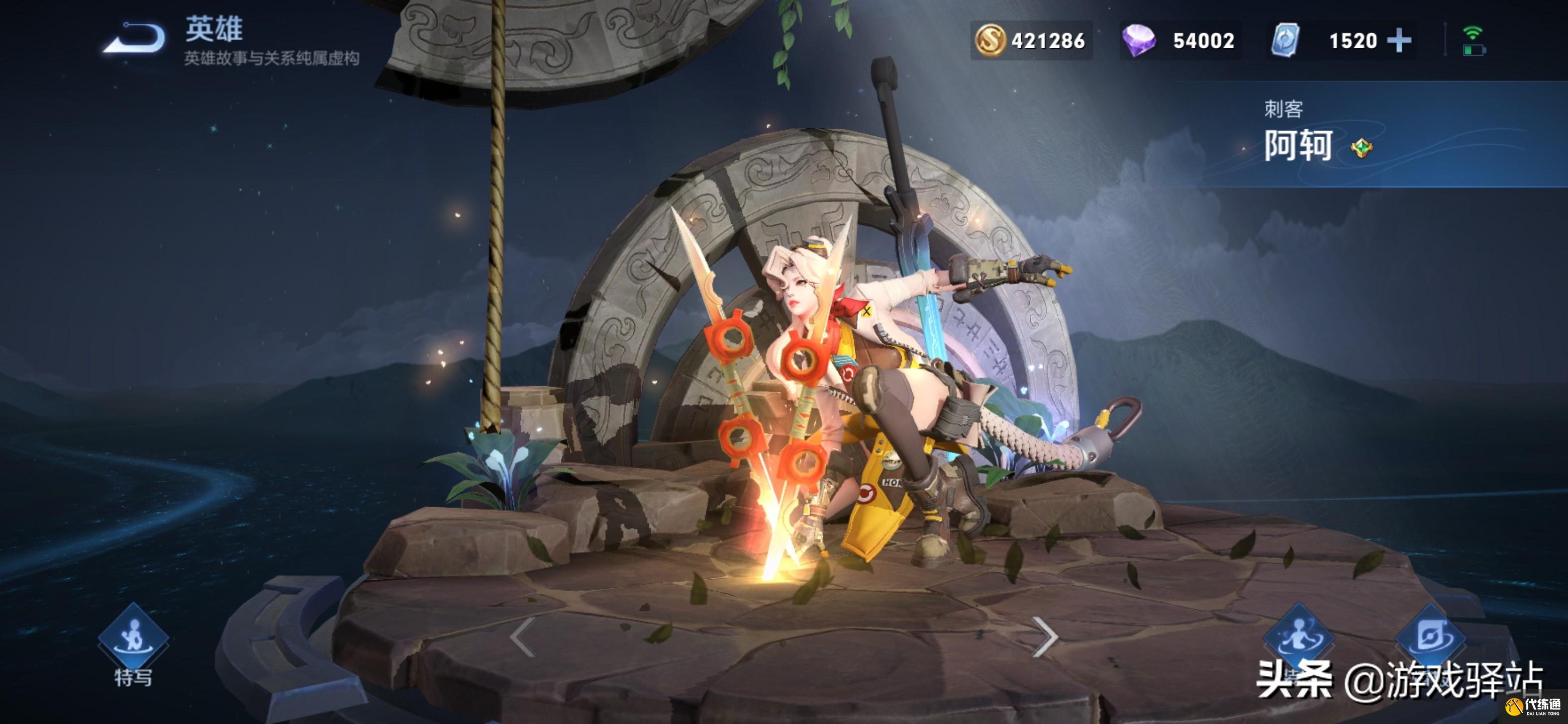Tap the plus to add vouchers
This screenshot has height=724, width=1568.
[x=1400, y=41]
